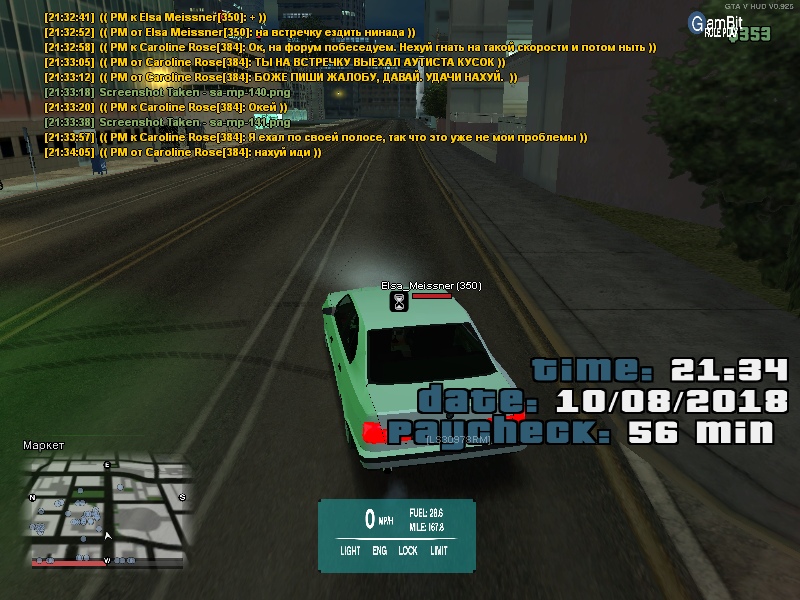Toggle the LOCK indicator on the speedometer
800x600 pixels.
click(x=408, y=550)
